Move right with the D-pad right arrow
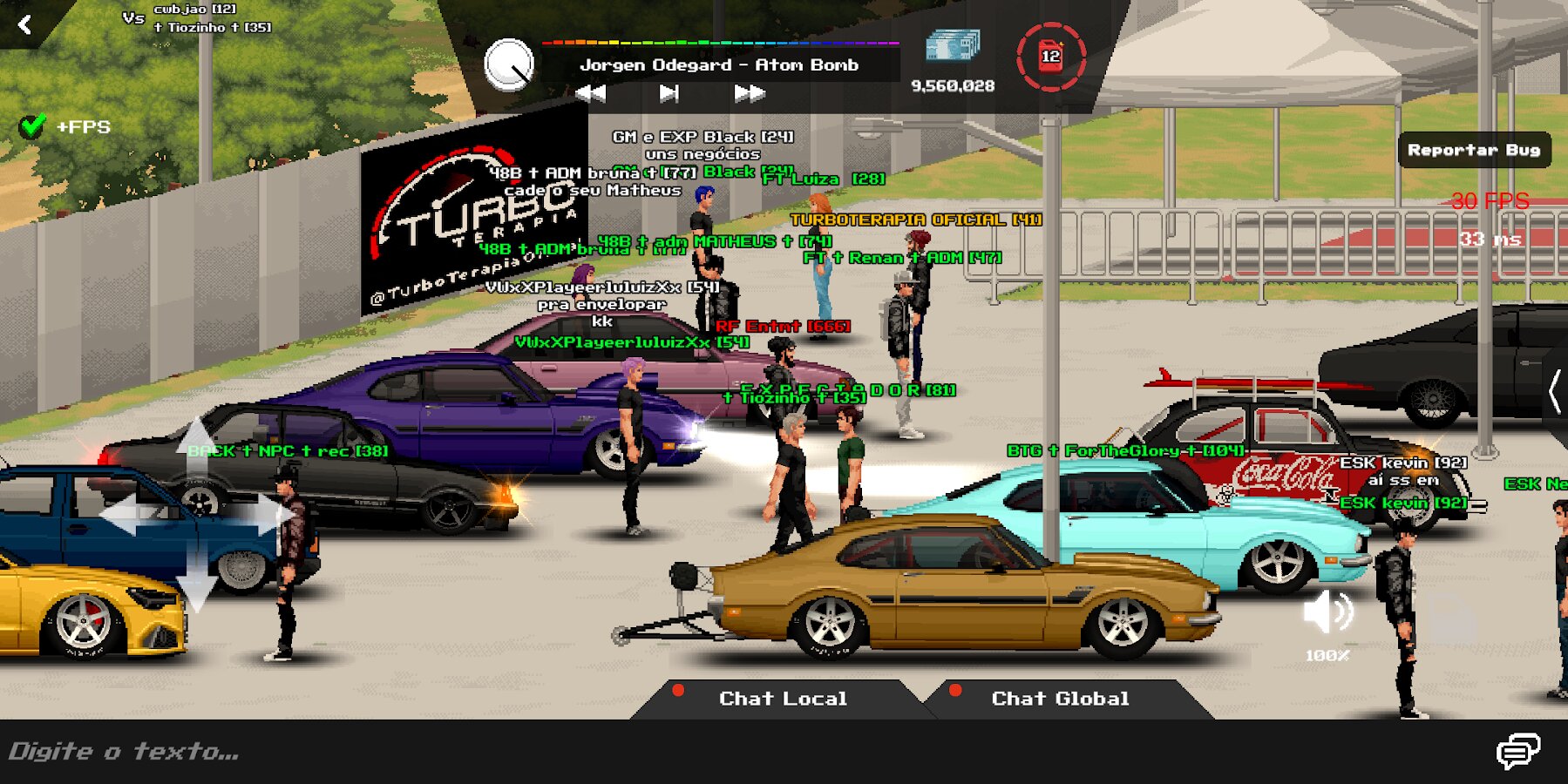1568x784 pixels. pyautogui.click(x=272, y=514)
